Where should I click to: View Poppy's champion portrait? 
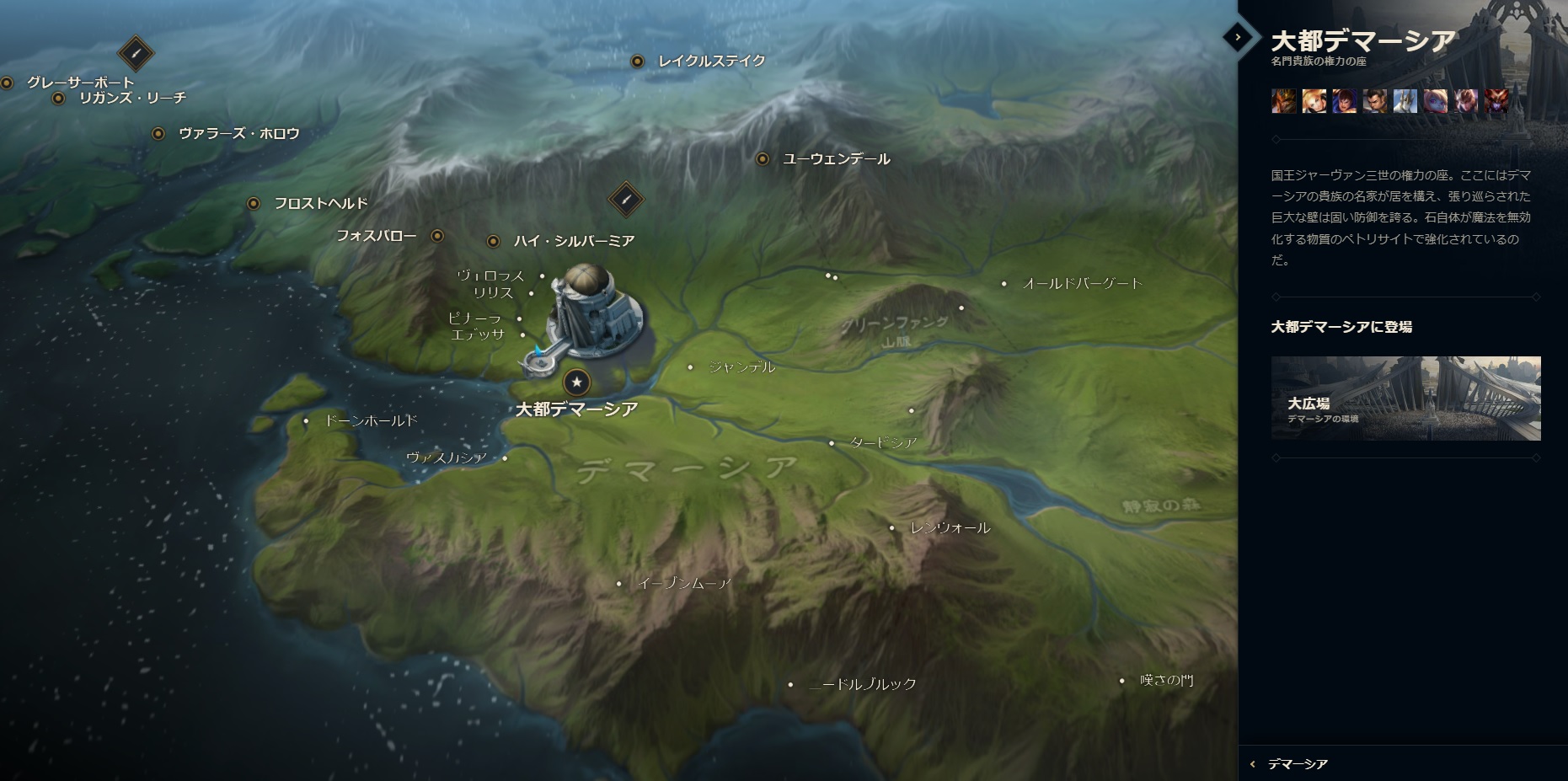1436,101
